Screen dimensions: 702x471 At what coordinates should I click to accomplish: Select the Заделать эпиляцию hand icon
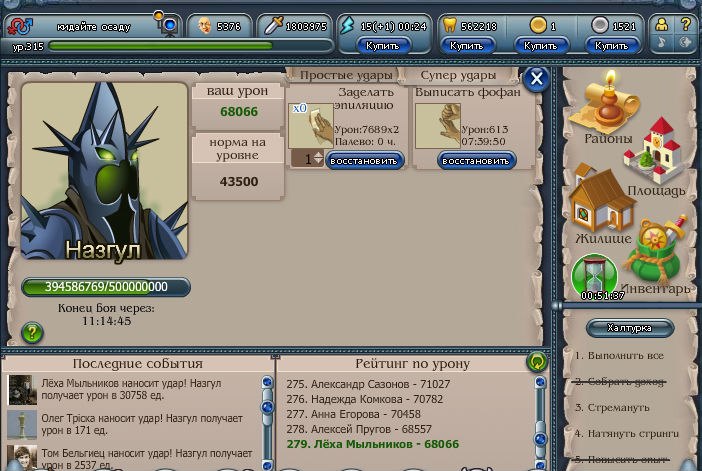[310, 126]
